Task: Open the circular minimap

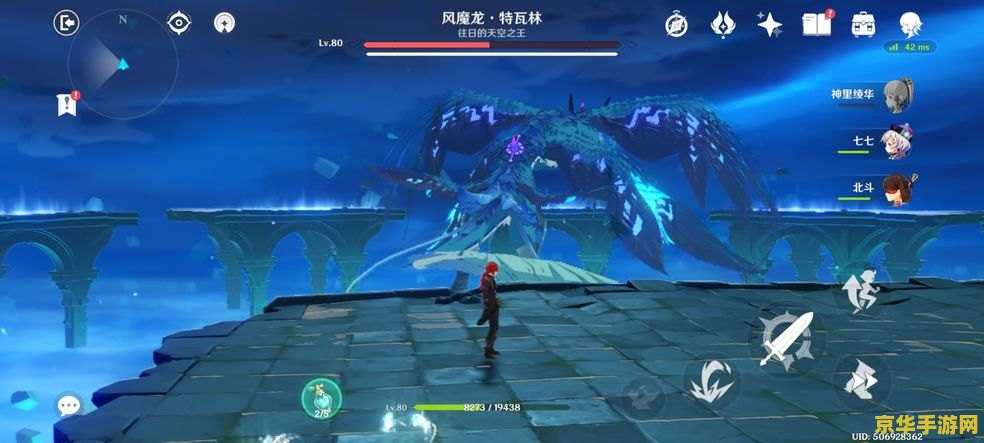Action: [x=122, y=65]
